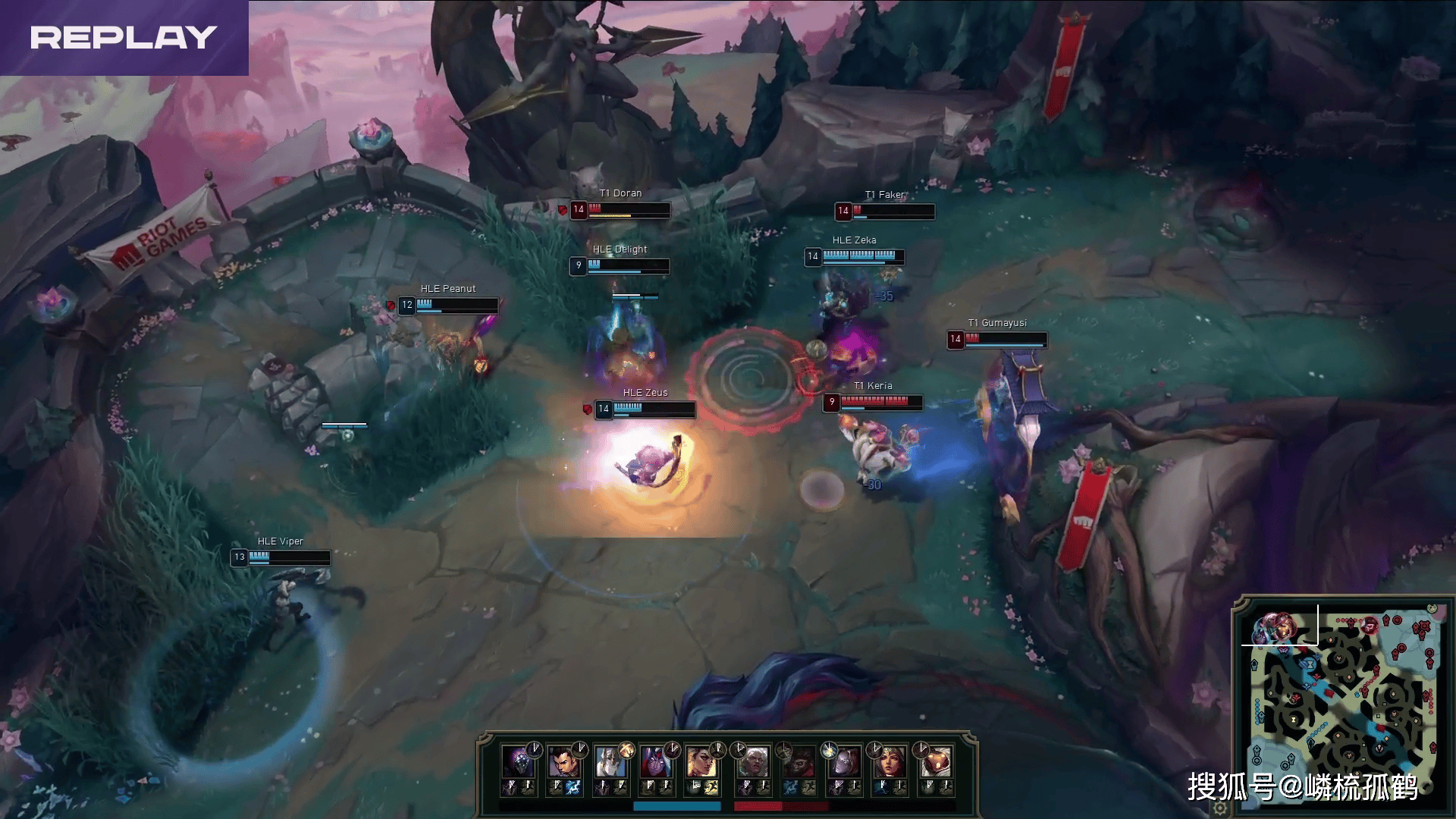Click the center of the minimap
The width and height of the screenshot is (1456, 819).
click(1338, 699)
